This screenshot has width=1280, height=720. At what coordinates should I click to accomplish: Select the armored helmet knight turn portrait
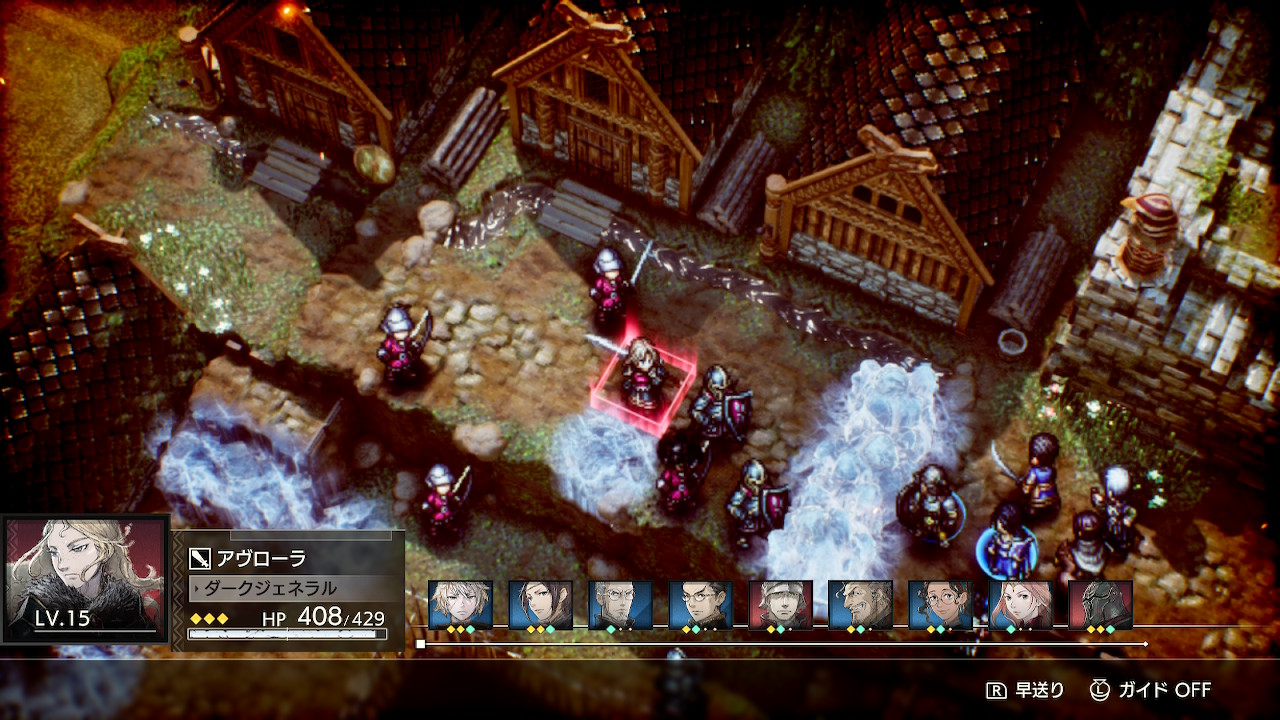1100,604
